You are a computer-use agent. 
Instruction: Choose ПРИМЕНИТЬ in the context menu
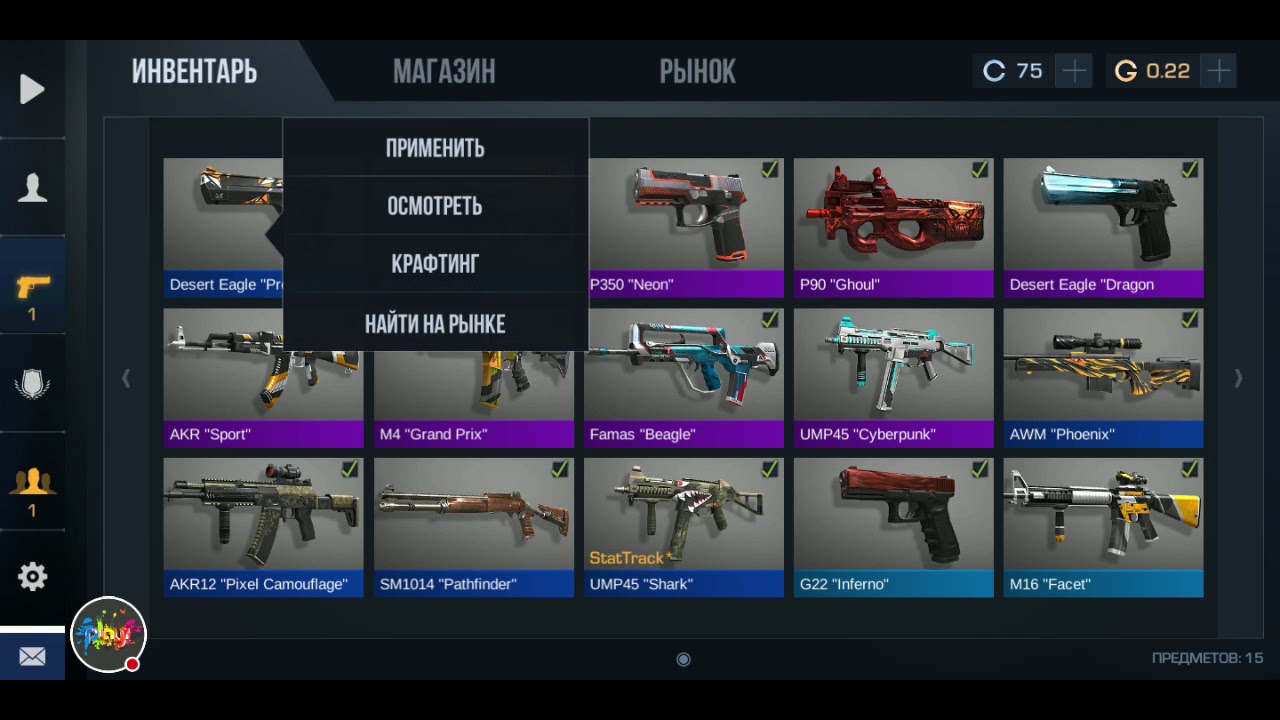[x=435, y=148]
